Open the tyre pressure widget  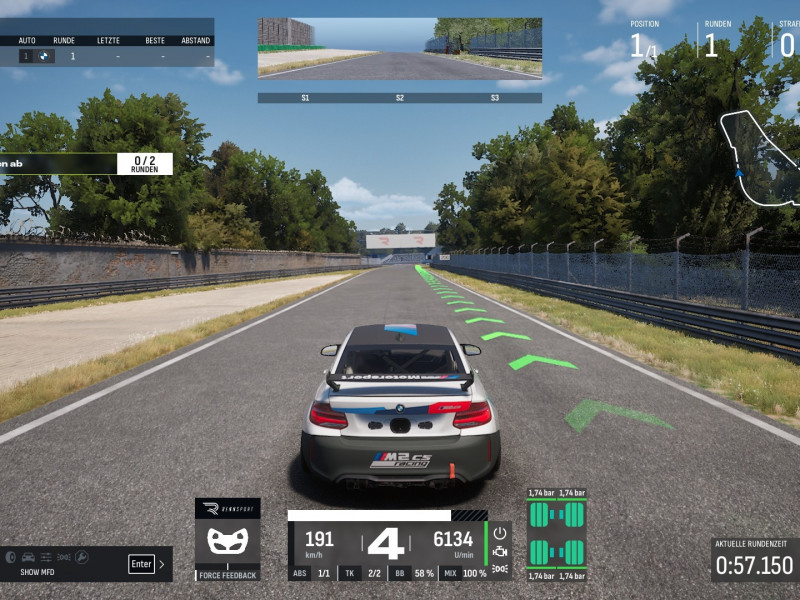click(x=557, y=535)
